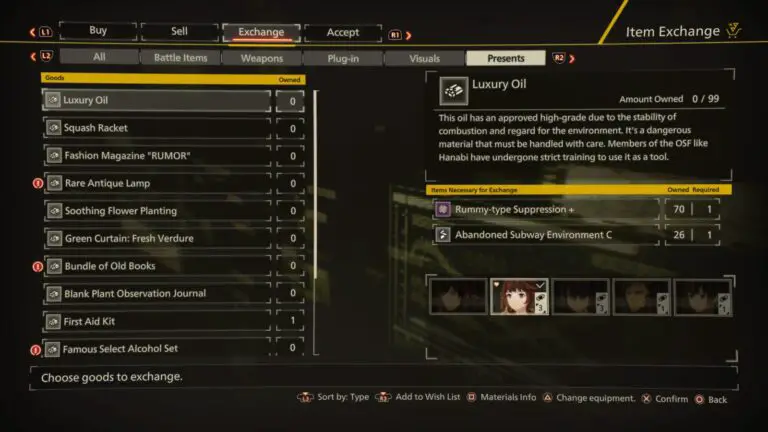Open the Plug-in category
This screenshot has width=768, height=432.
click(343, 58)
